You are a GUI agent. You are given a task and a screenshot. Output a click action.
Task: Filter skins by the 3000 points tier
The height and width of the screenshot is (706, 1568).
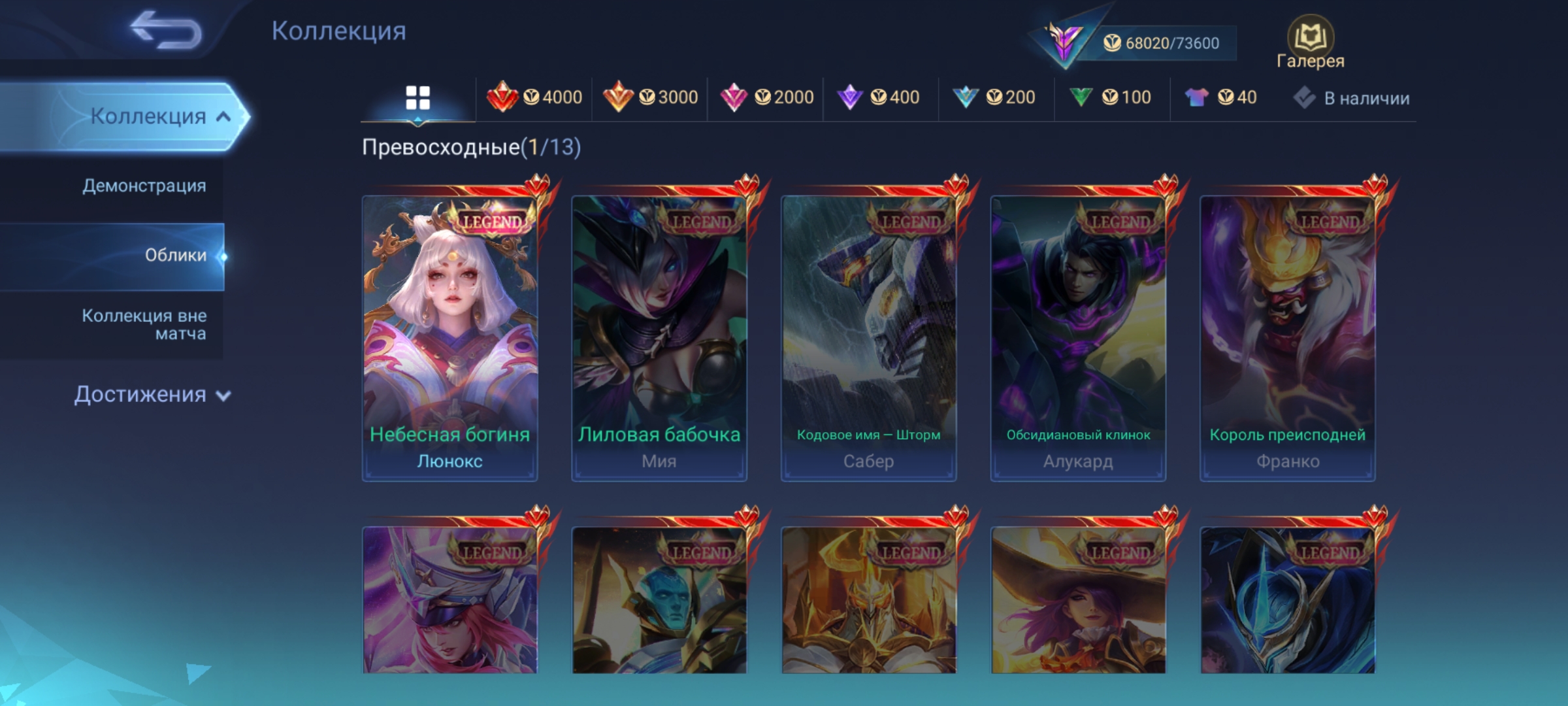pos(650,97)
